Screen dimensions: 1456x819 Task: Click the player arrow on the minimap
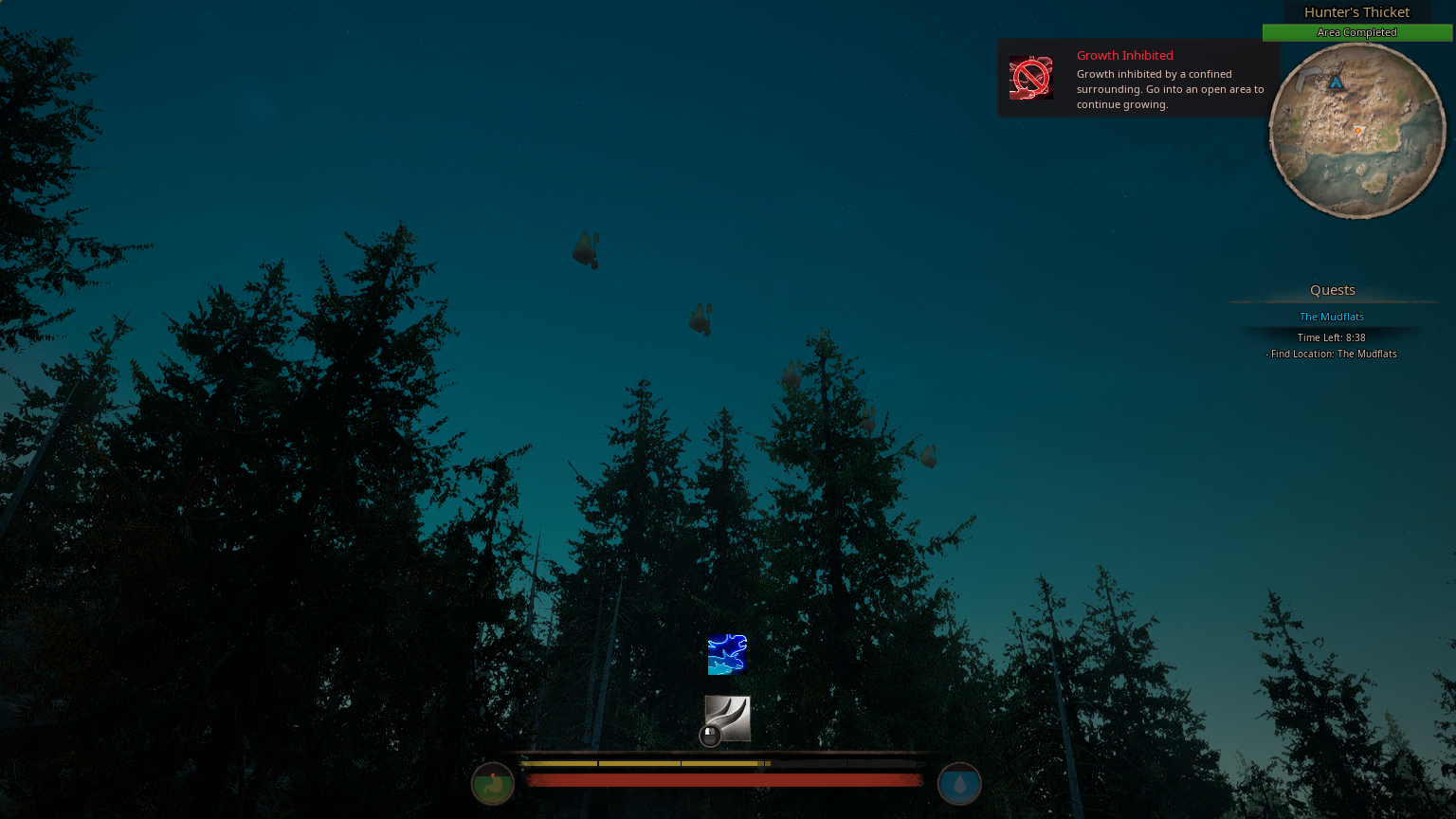coord(1336,83)
